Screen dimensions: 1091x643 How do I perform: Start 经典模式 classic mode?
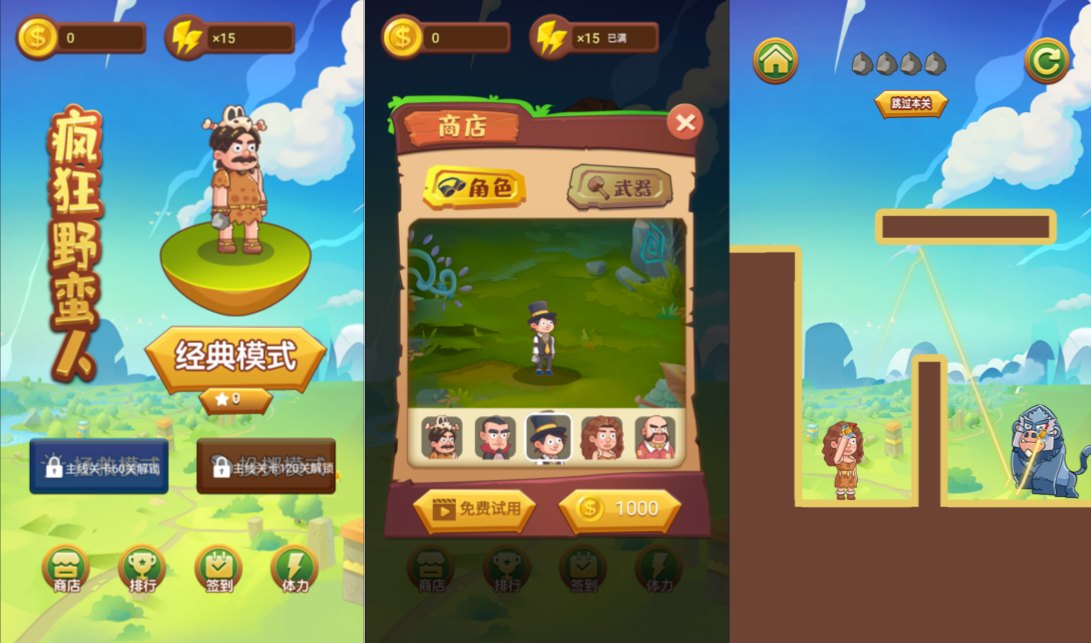(x=236, y=356)
